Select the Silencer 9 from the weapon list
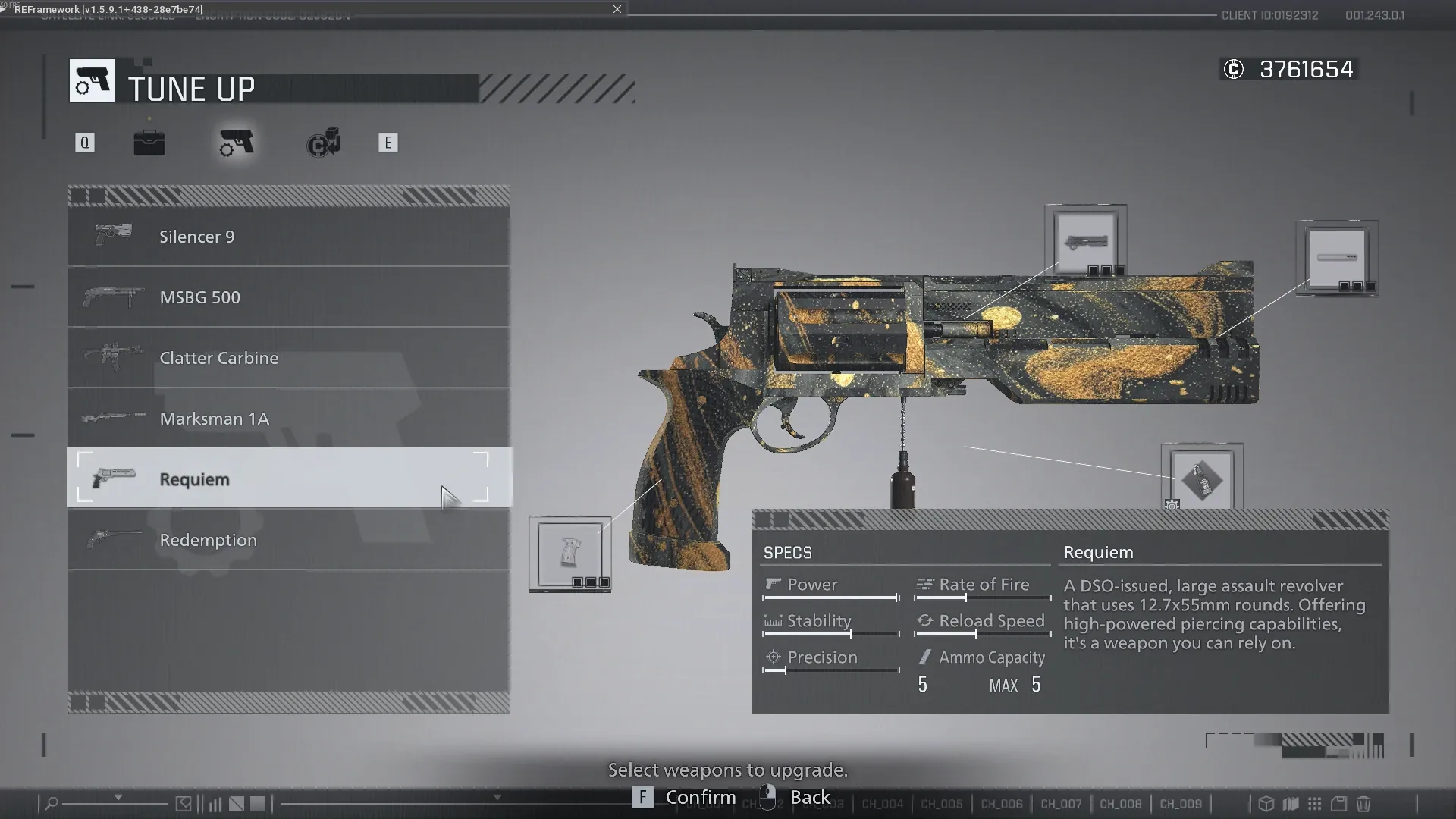The image size is (1456, 819). tap(288, 236)
